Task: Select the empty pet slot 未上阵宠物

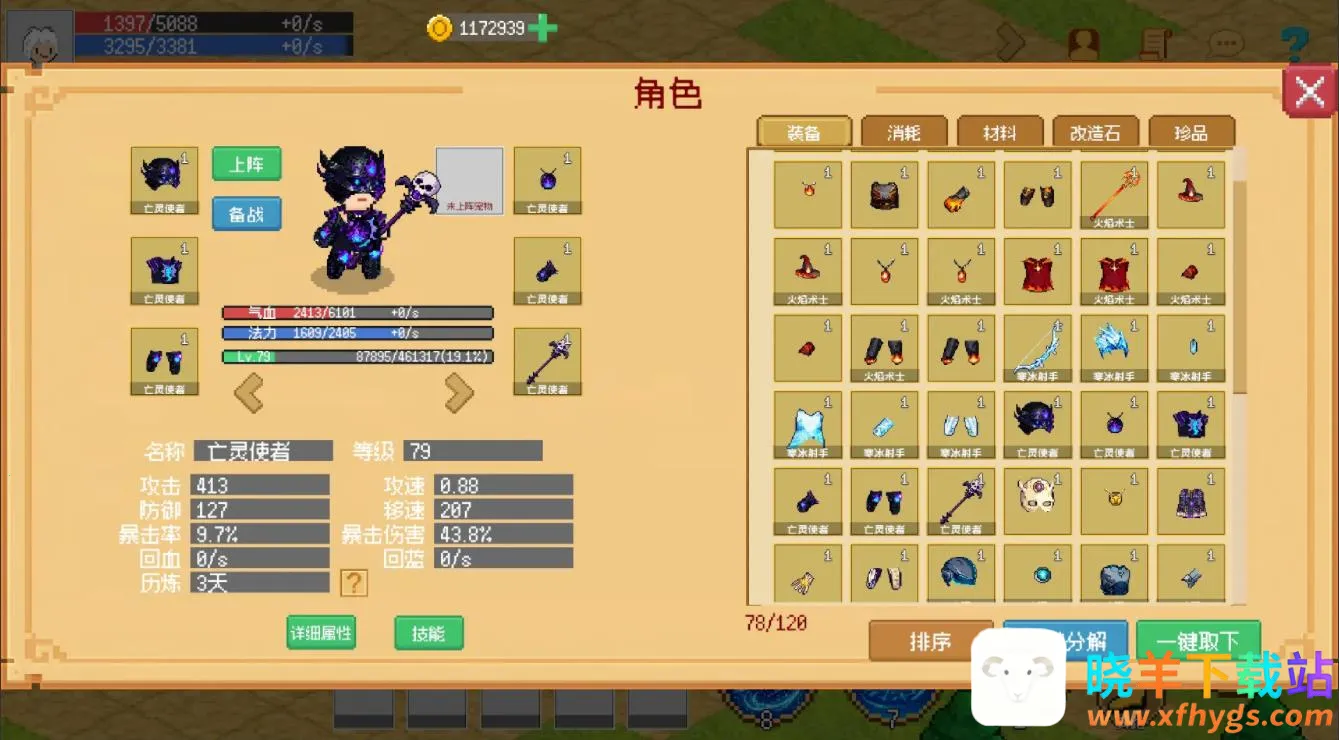Action: coord(469,180)
